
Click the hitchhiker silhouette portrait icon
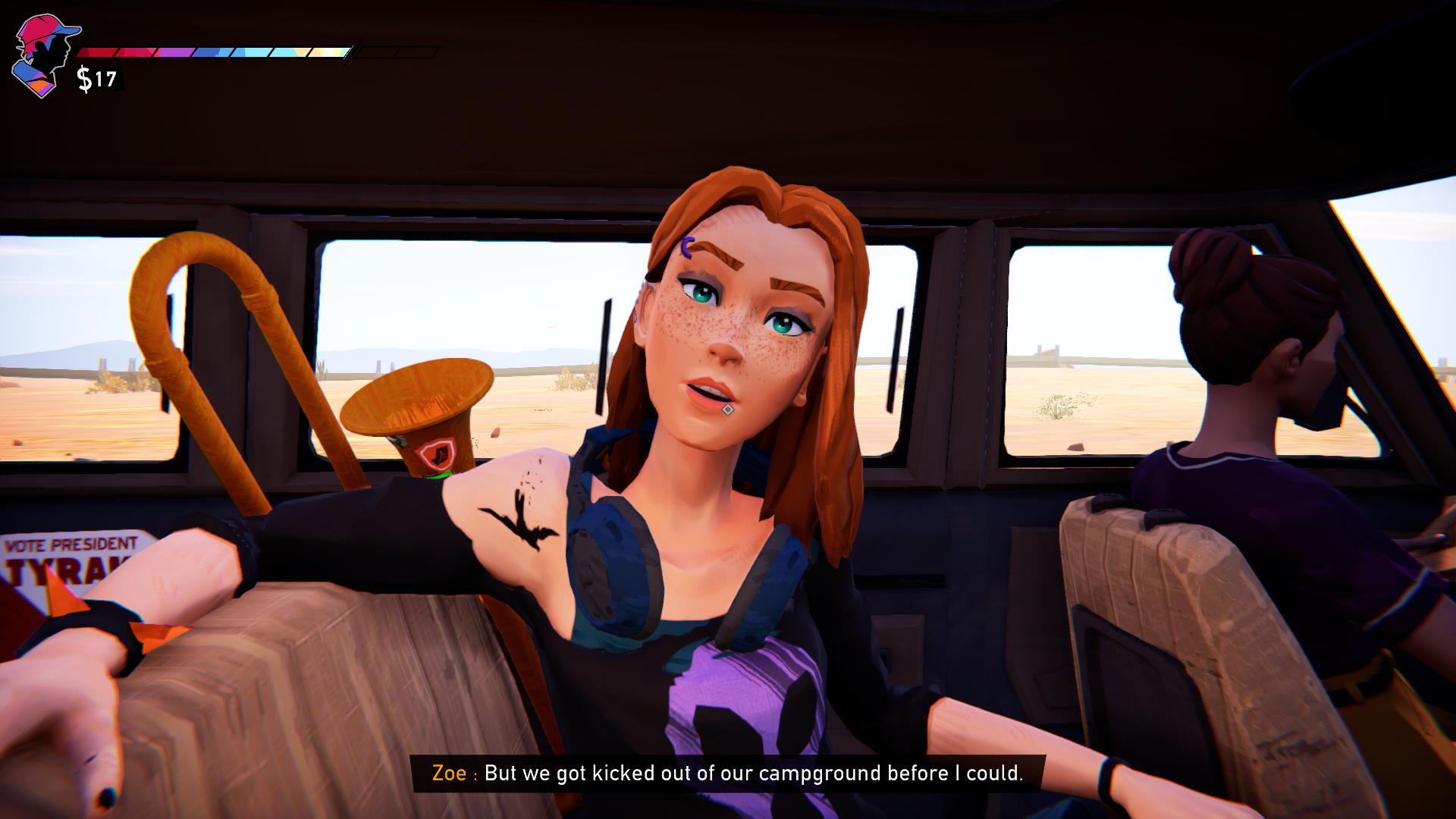[45, 55]
